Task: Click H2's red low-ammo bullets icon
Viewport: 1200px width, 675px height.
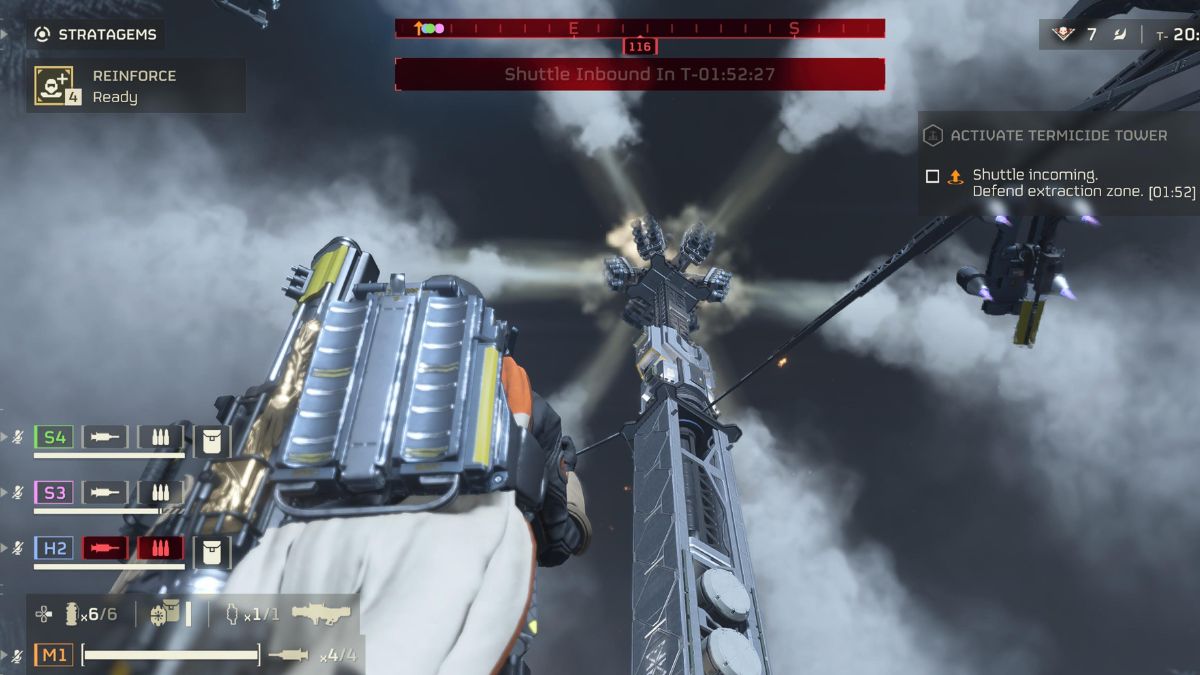Action: pyautogui.click(x=160, y=548)
